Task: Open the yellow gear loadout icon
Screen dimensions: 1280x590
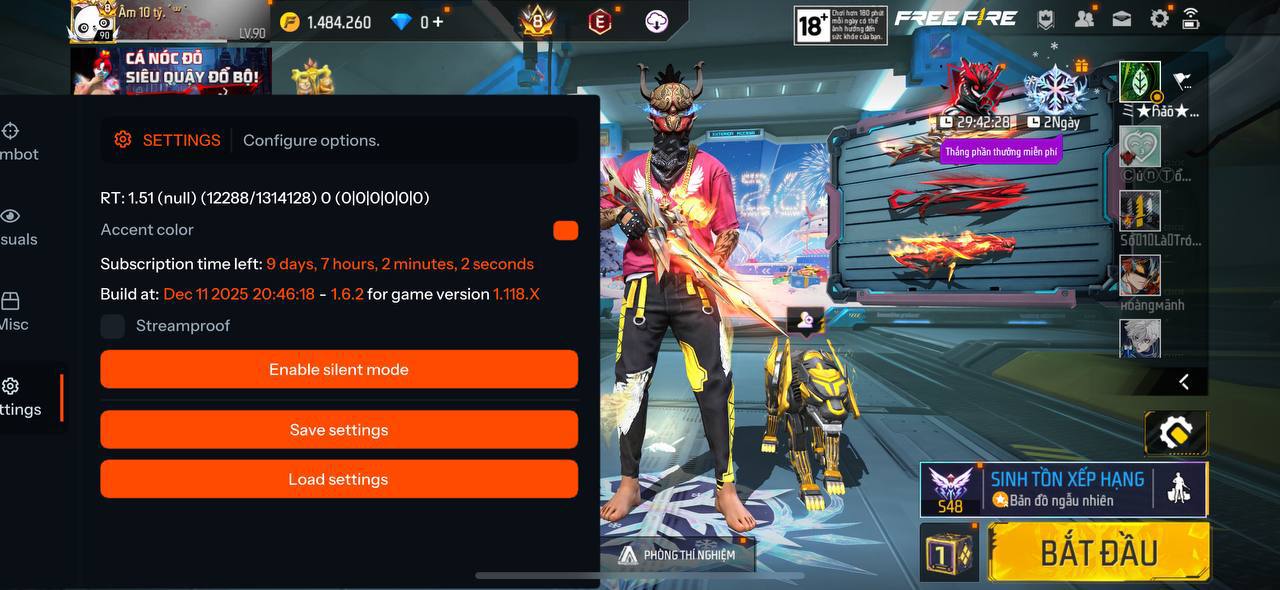Action: coord(1175,433)
